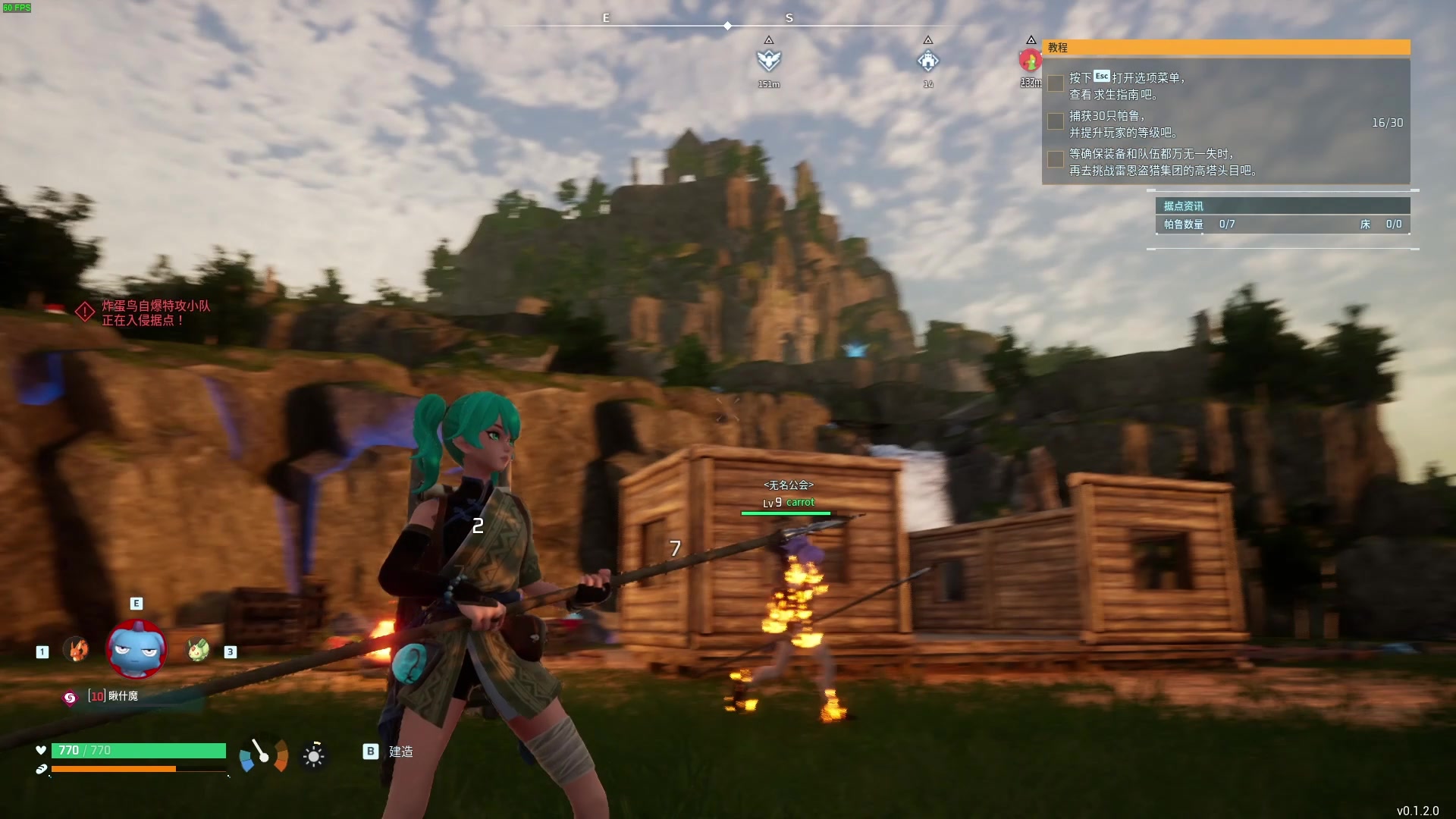Activate the pink partner skill swirl icon
This screenshot has width=1456, height=819.
70,698
